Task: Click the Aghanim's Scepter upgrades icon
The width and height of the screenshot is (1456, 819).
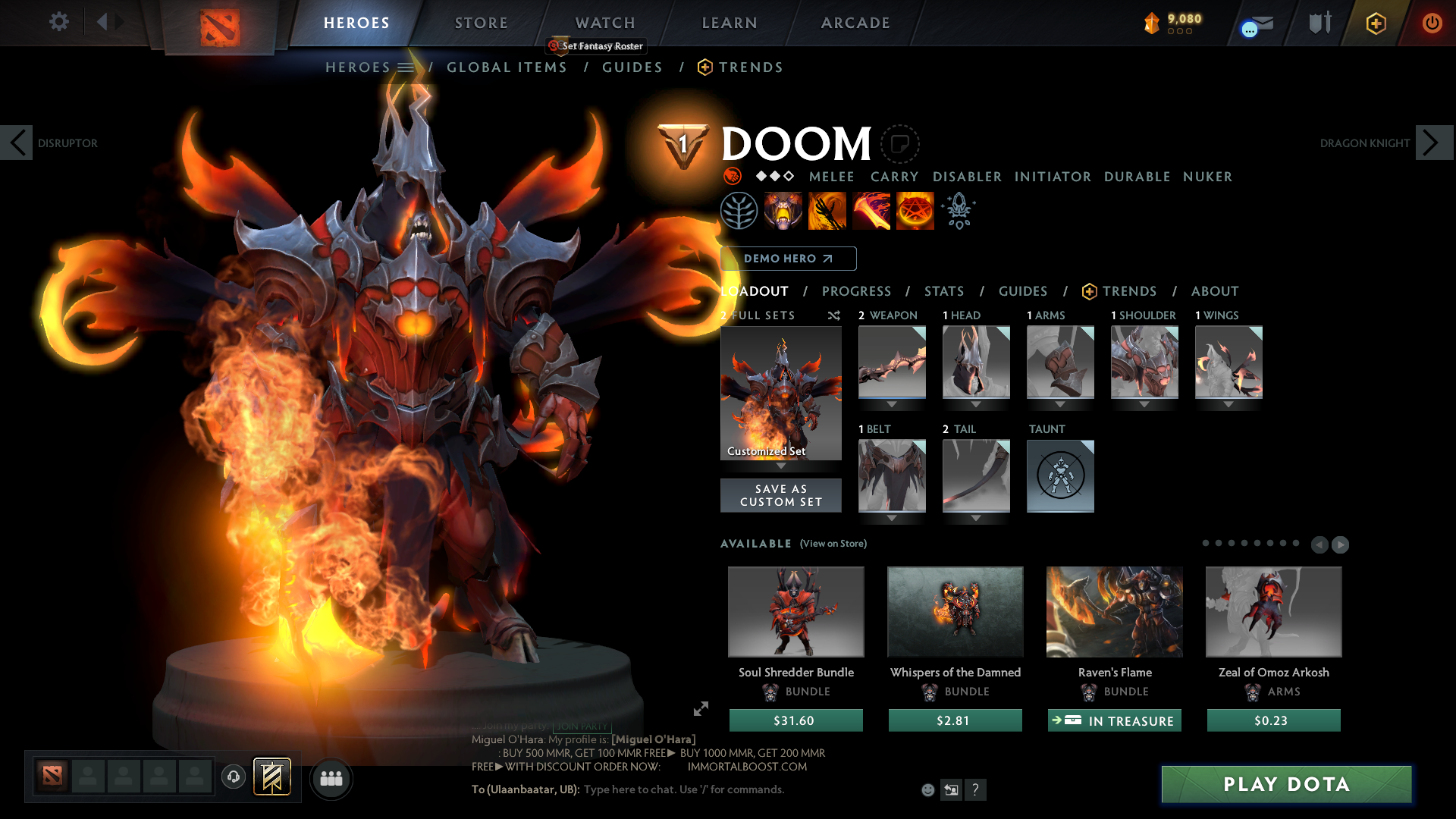Action: 959,211
